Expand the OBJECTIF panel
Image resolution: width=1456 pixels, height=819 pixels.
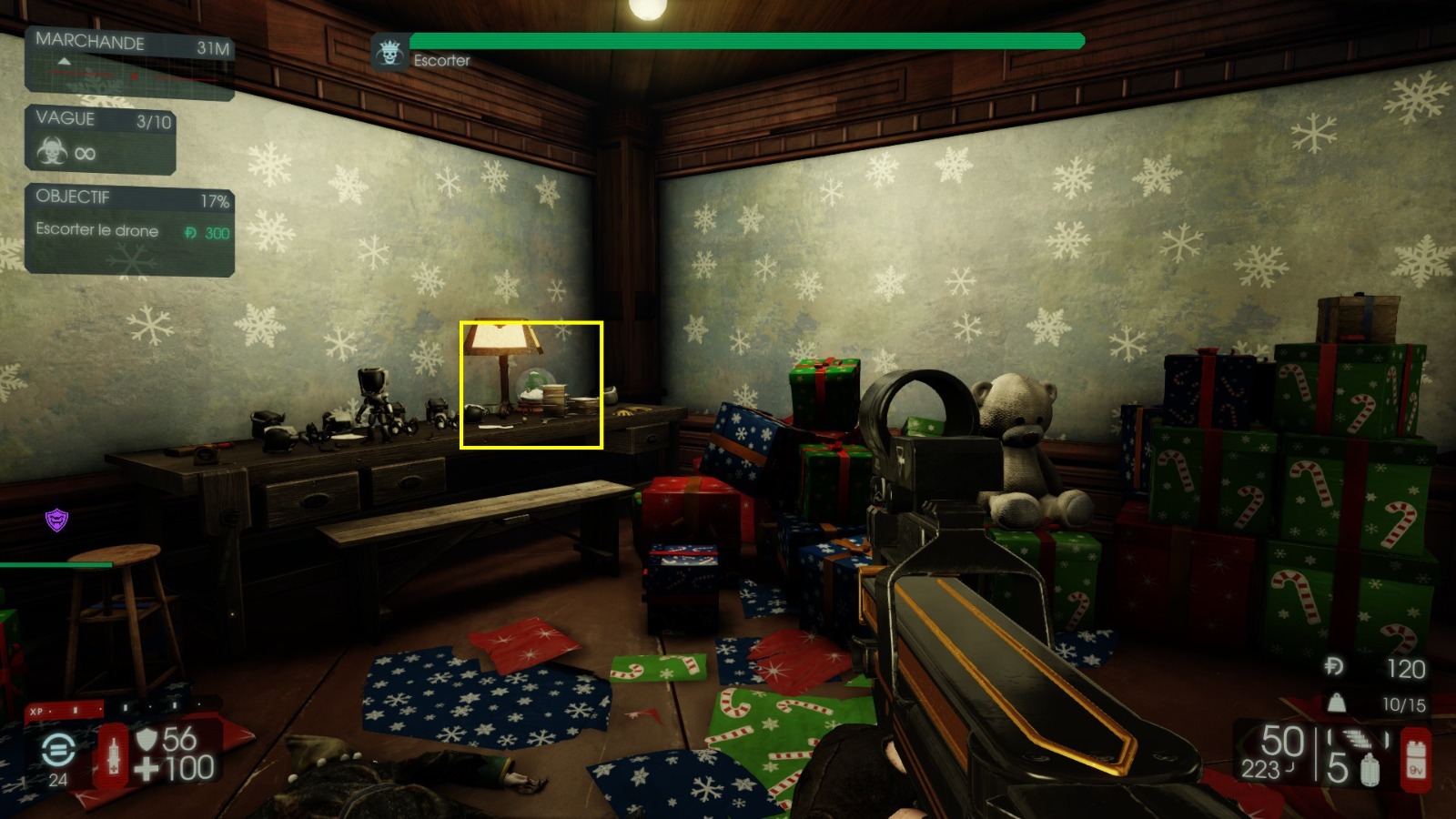tap(73, 196)
